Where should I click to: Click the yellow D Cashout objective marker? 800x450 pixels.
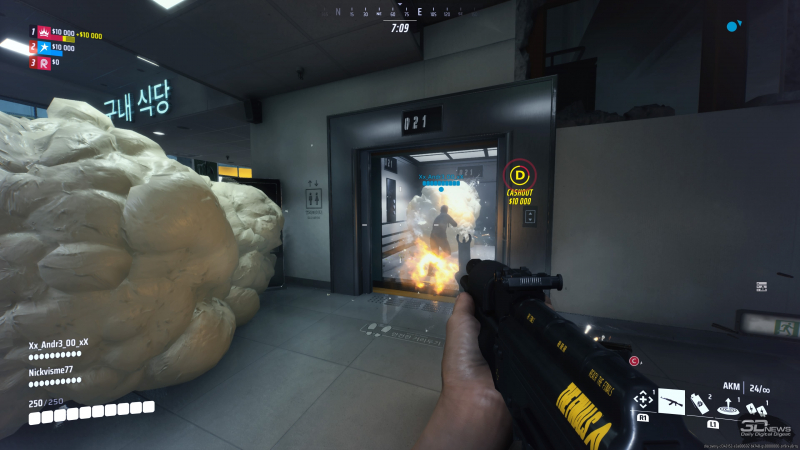519,174
